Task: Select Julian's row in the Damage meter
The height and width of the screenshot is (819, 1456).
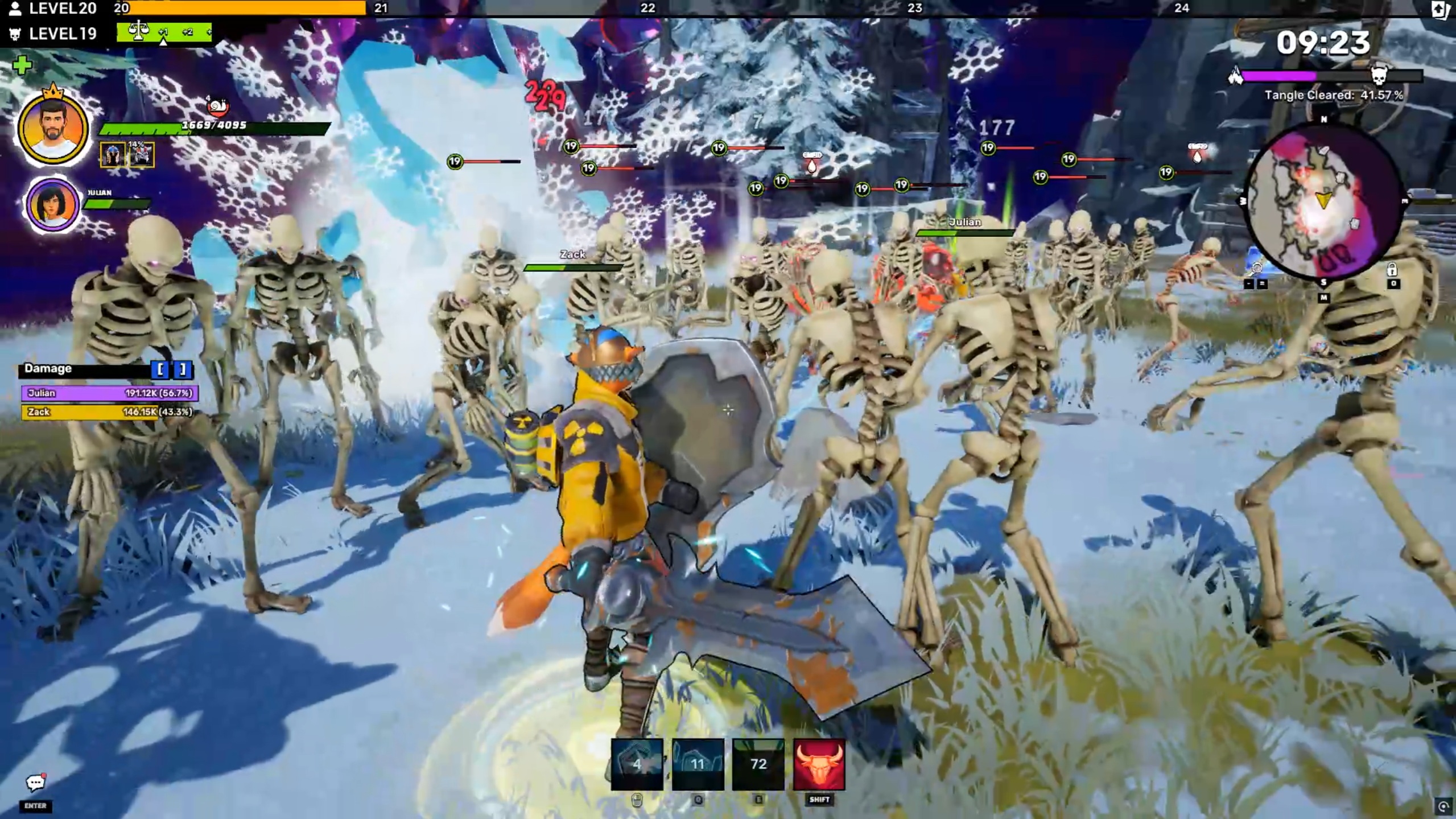Action: coord(110,393)
